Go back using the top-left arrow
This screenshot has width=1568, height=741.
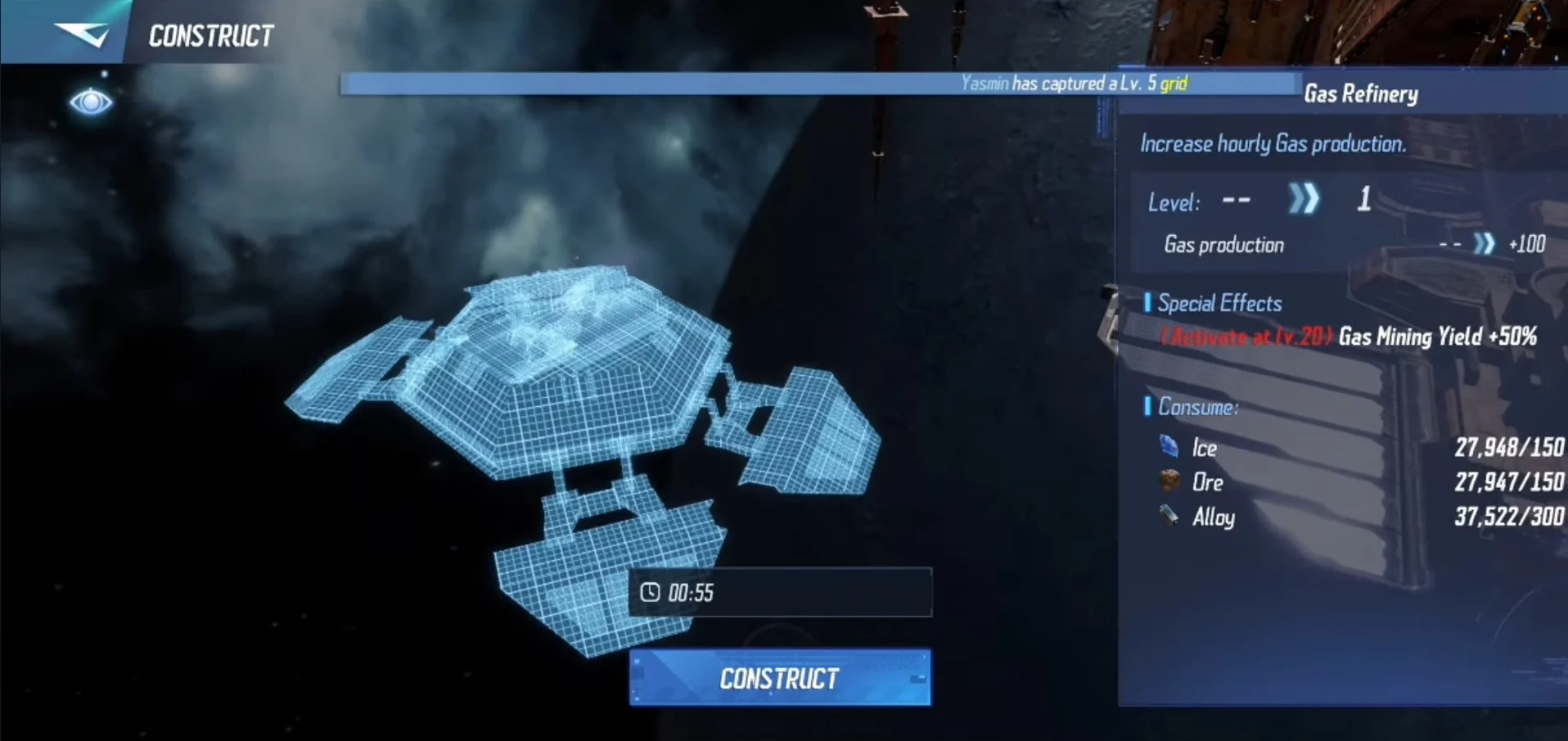81,34
